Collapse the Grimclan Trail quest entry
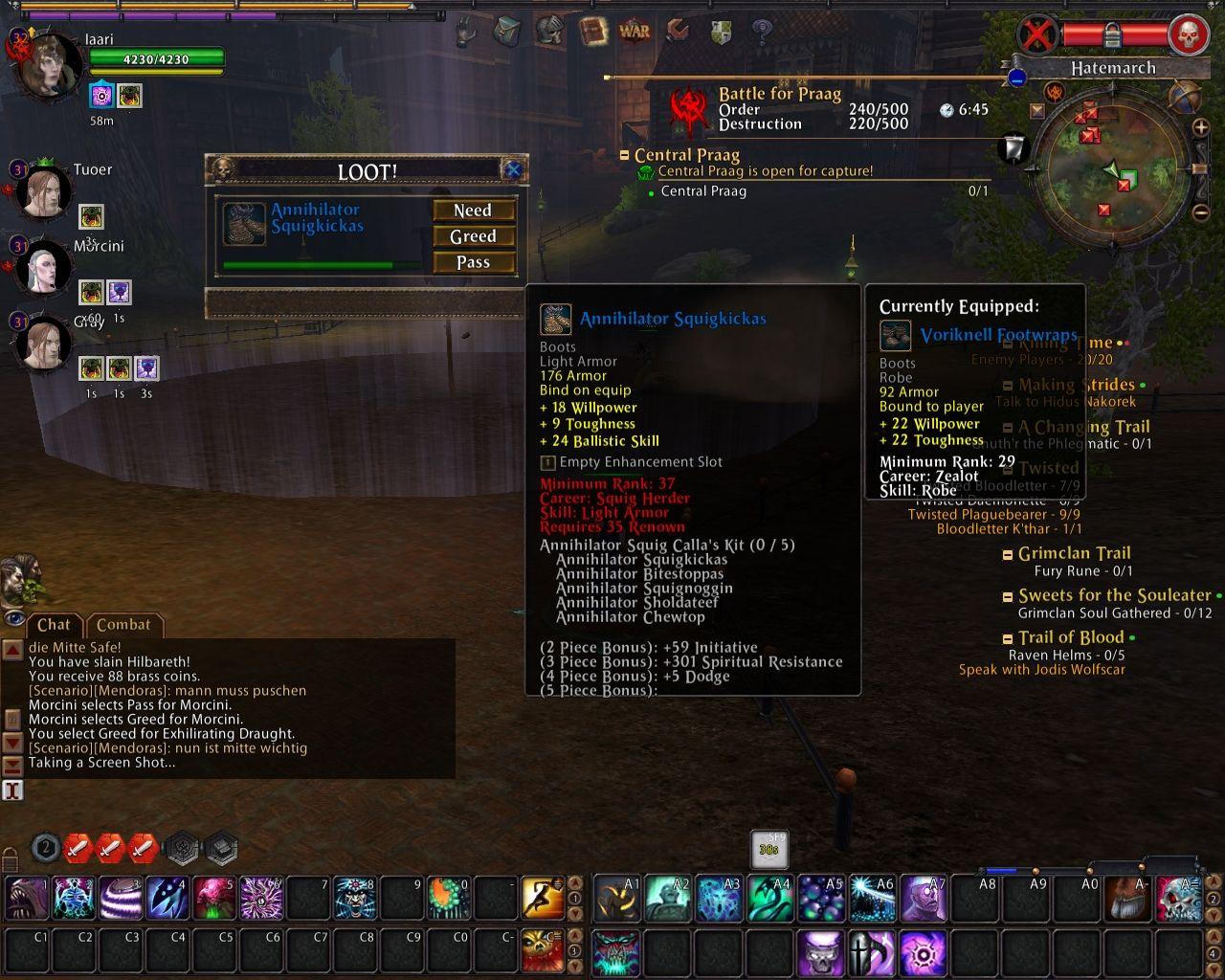Image resolution: width=1225 pixels, height=980 pixels. coord(1008,554)
